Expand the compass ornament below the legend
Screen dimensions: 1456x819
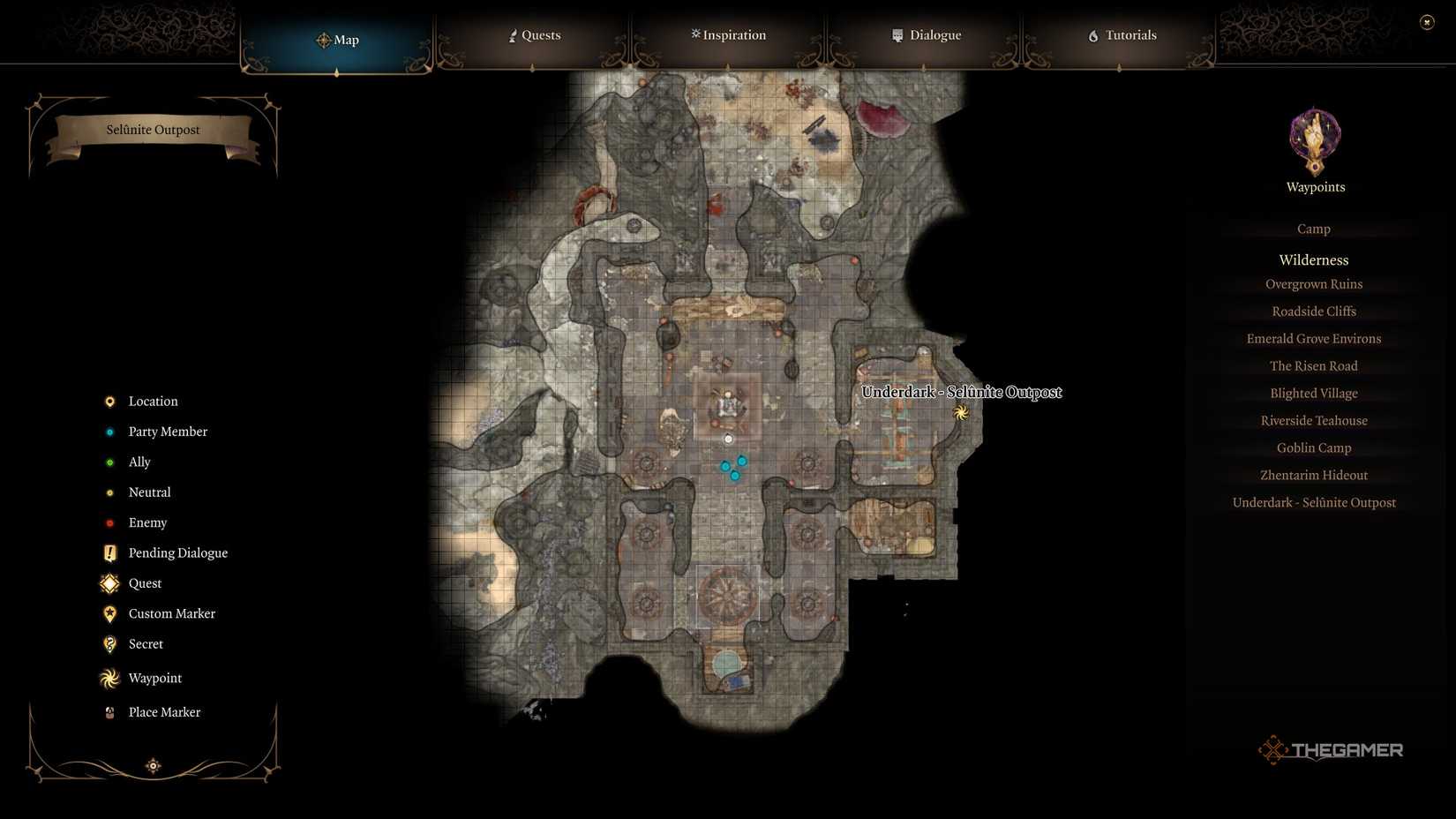(154, 765)
